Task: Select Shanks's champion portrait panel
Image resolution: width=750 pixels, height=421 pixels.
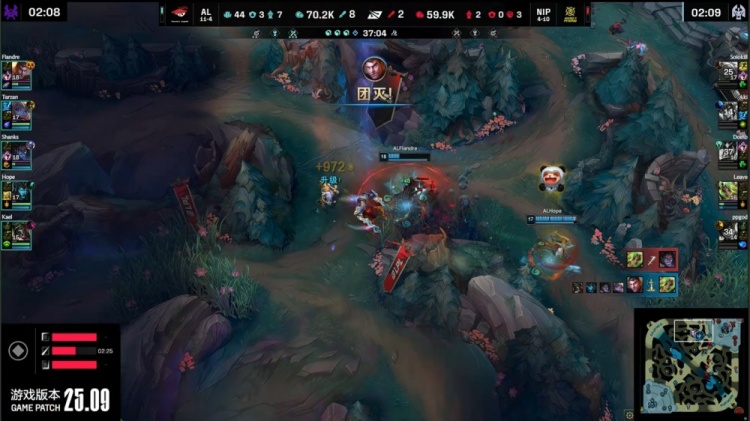Action: 17,155
